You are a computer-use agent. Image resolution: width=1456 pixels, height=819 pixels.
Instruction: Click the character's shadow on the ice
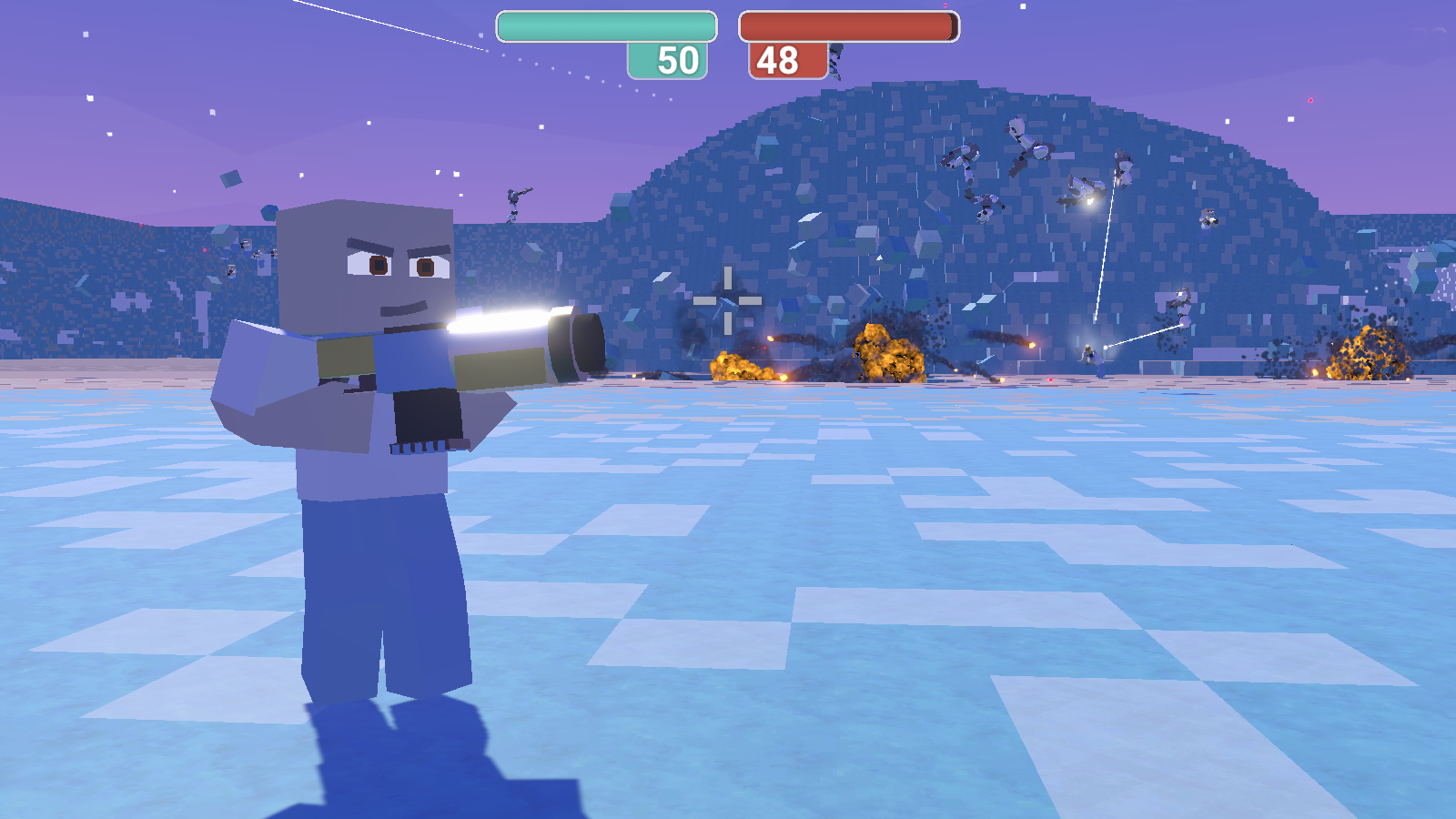click(x=409, y=755)
